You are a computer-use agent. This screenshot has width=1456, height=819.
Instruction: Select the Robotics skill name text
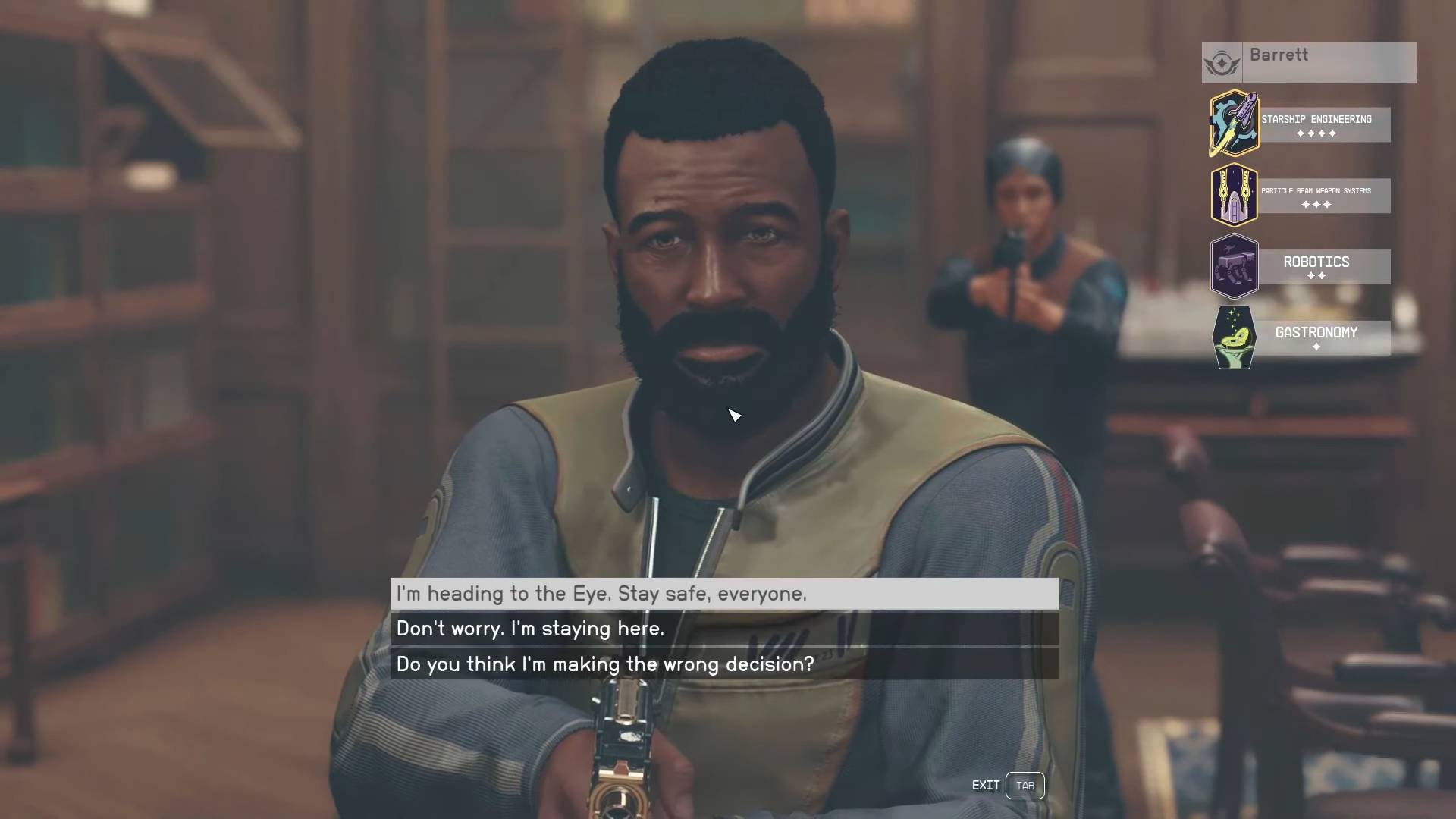pos(1316,262)
